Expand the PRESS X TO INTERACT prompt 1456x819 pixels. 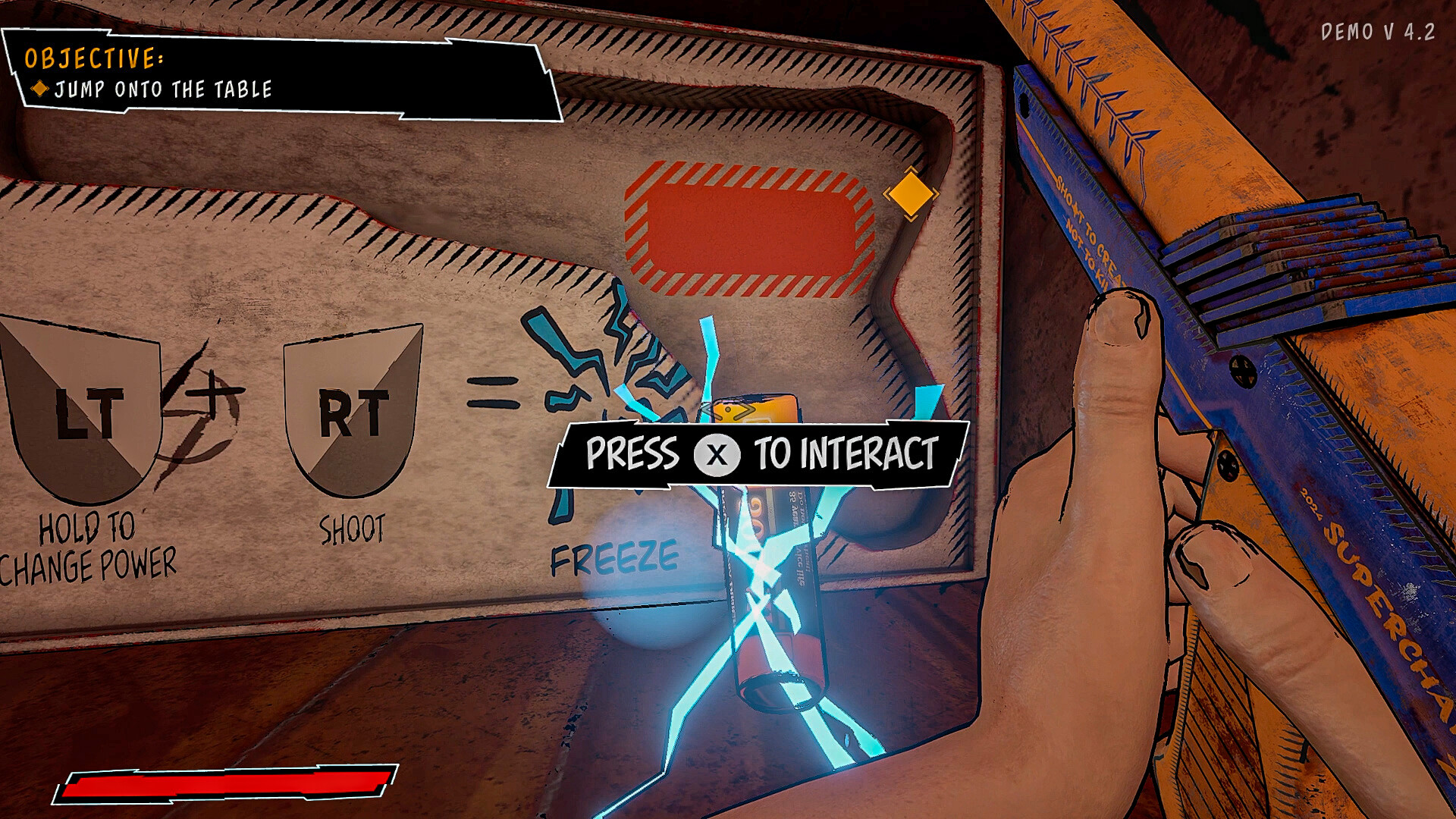coord(758,455)
